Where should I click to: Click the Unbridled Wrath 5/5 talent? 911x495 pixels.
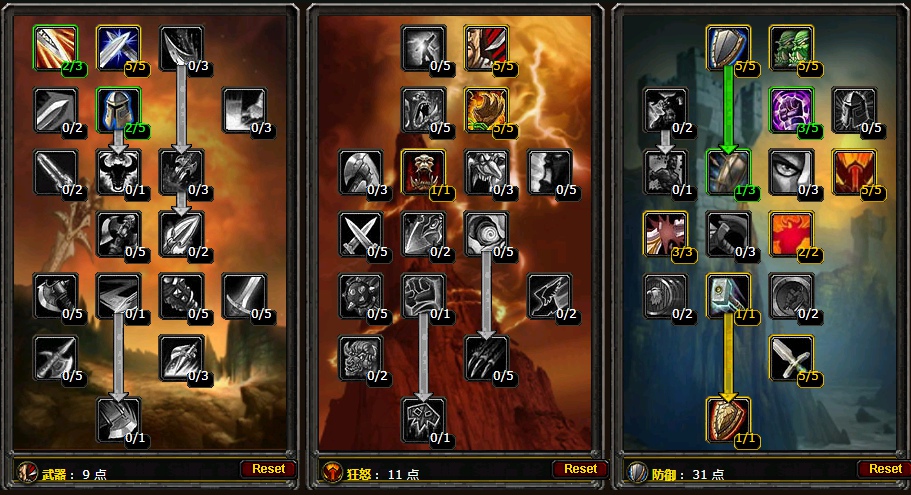tap(486, 109)
